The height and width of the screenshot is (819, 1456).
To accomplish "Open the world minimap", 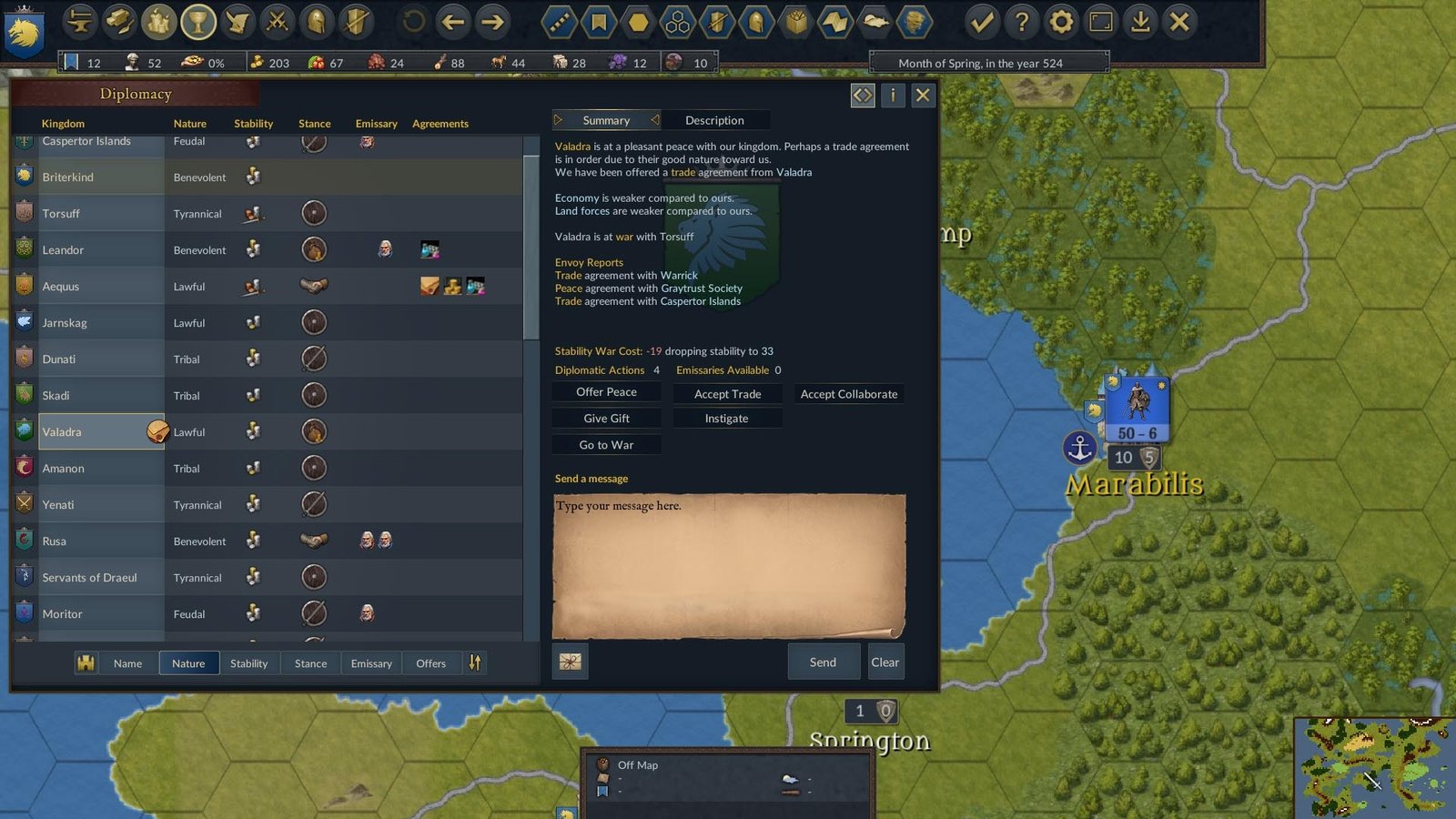I will point(1372,768).
